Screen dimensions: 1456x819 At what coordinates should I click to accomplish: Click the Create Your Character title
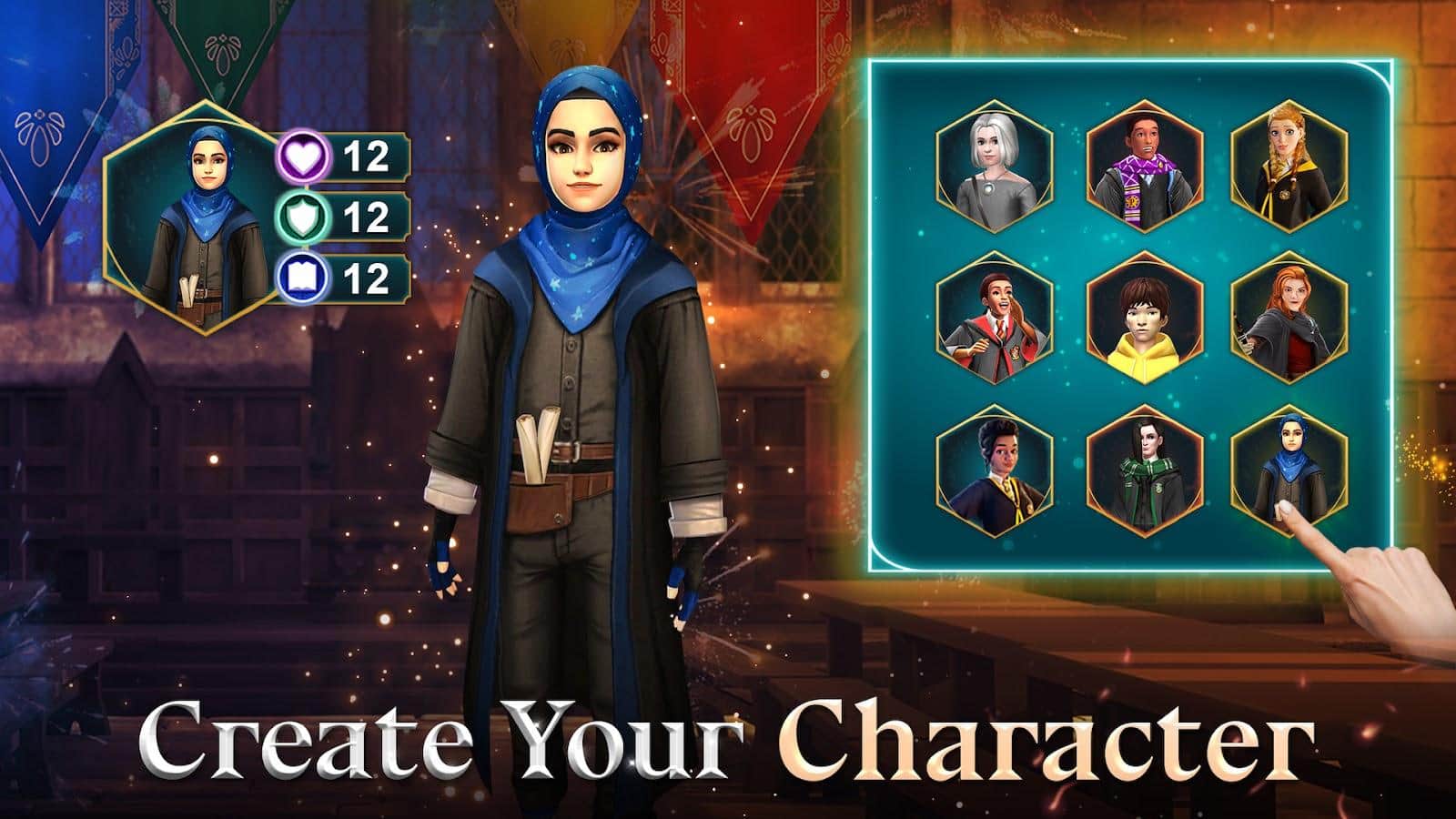(x=728, y=742)
